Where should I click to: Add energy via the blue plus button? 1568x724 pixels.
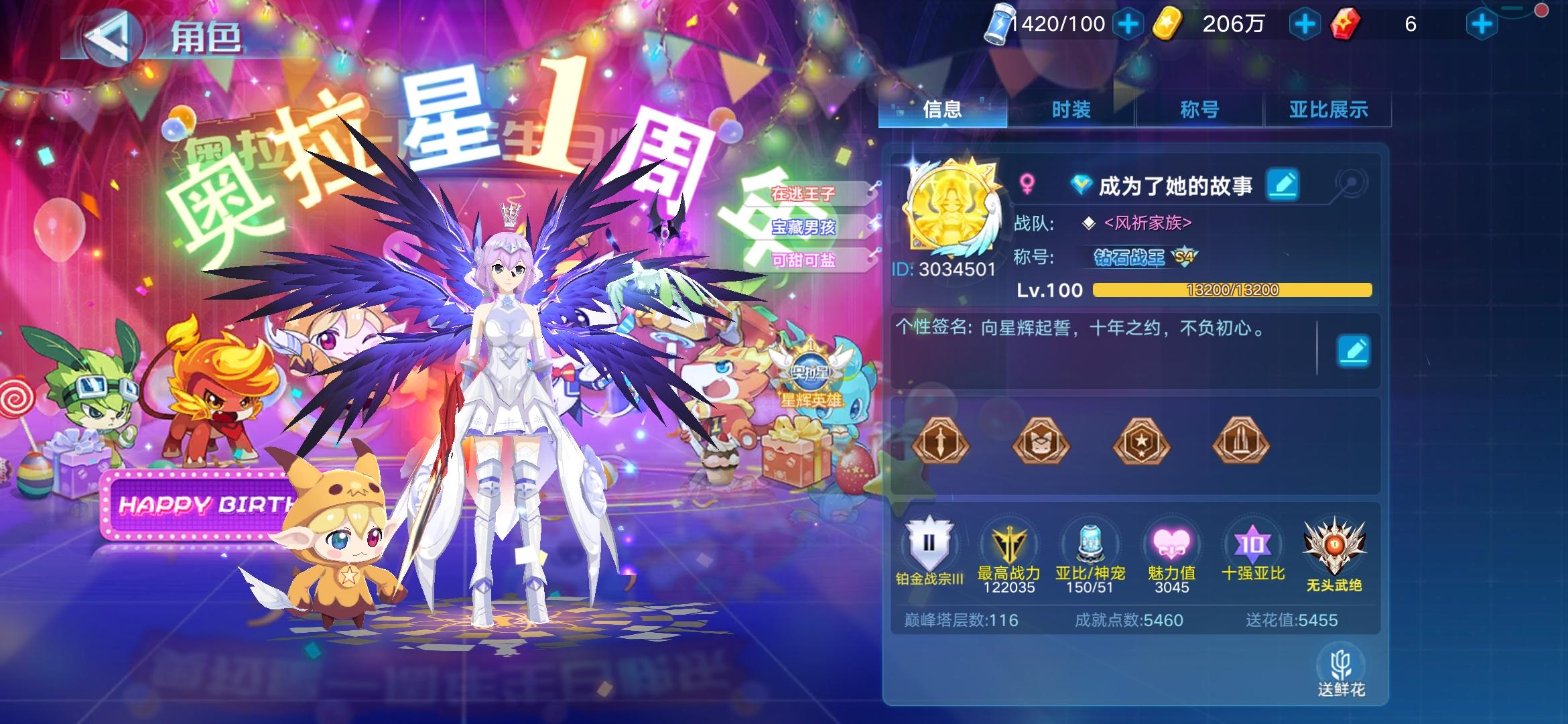coord(1127,22)
